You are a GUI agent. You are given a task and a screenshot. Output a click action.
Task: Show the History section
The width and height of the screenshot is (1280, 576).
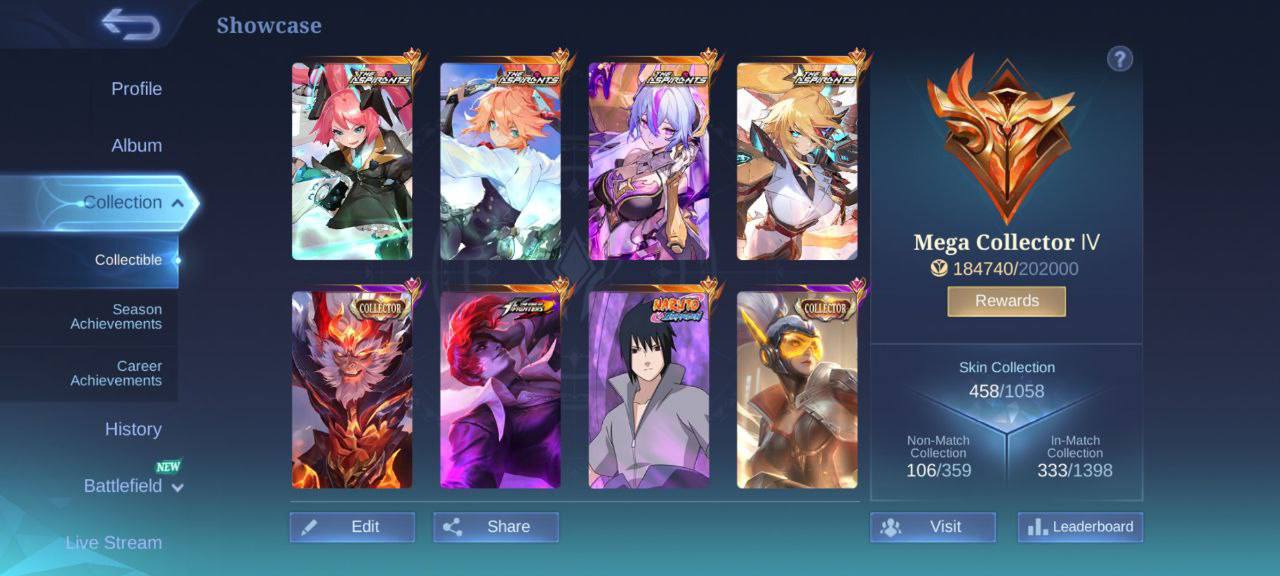(x=133, y=429)
